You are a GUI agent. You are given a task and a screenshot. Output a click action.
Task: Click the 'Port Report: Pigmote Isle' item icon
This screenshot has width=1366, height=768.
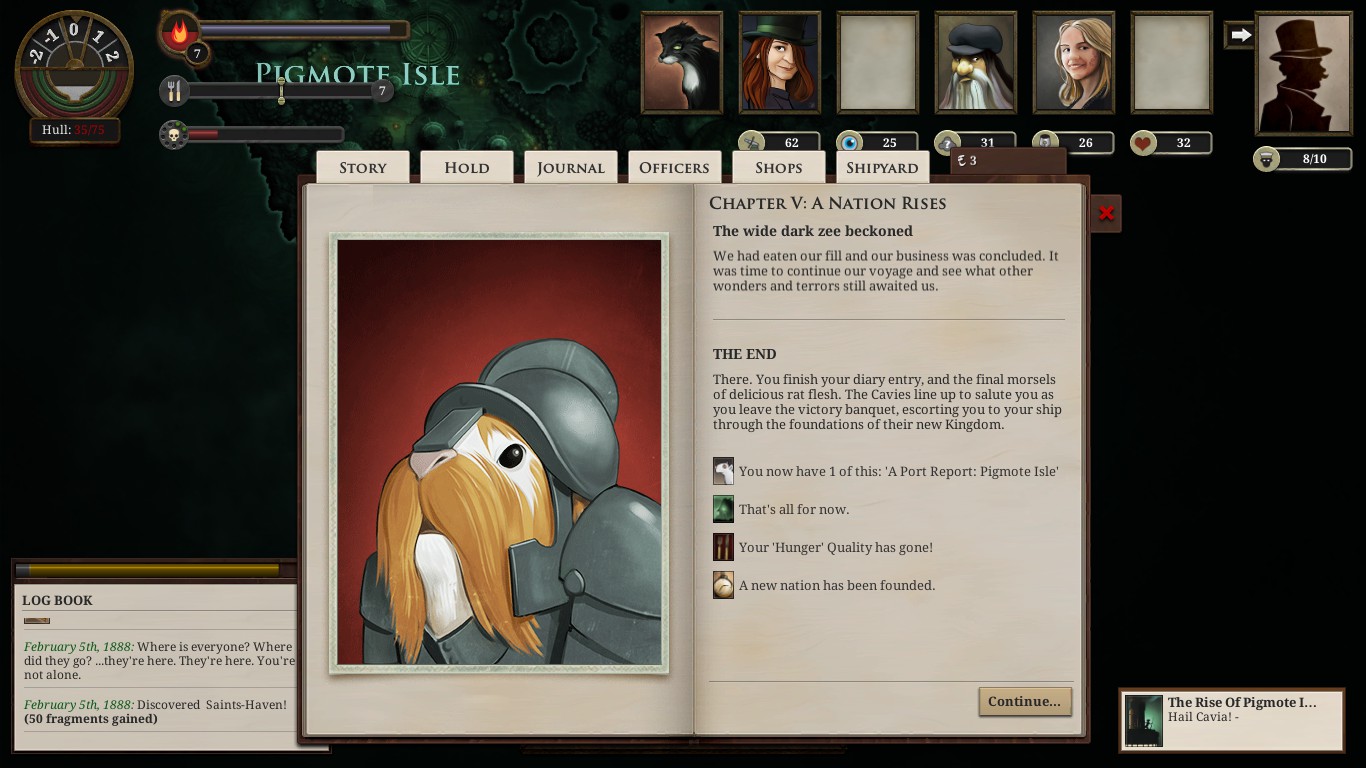coord(723,471)
